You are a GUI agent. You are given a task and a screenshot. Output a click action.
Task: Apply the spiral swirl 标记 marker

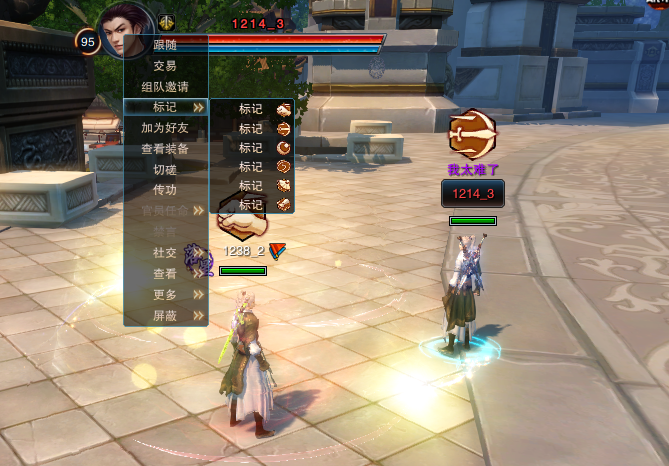click(x=284, y=167)
